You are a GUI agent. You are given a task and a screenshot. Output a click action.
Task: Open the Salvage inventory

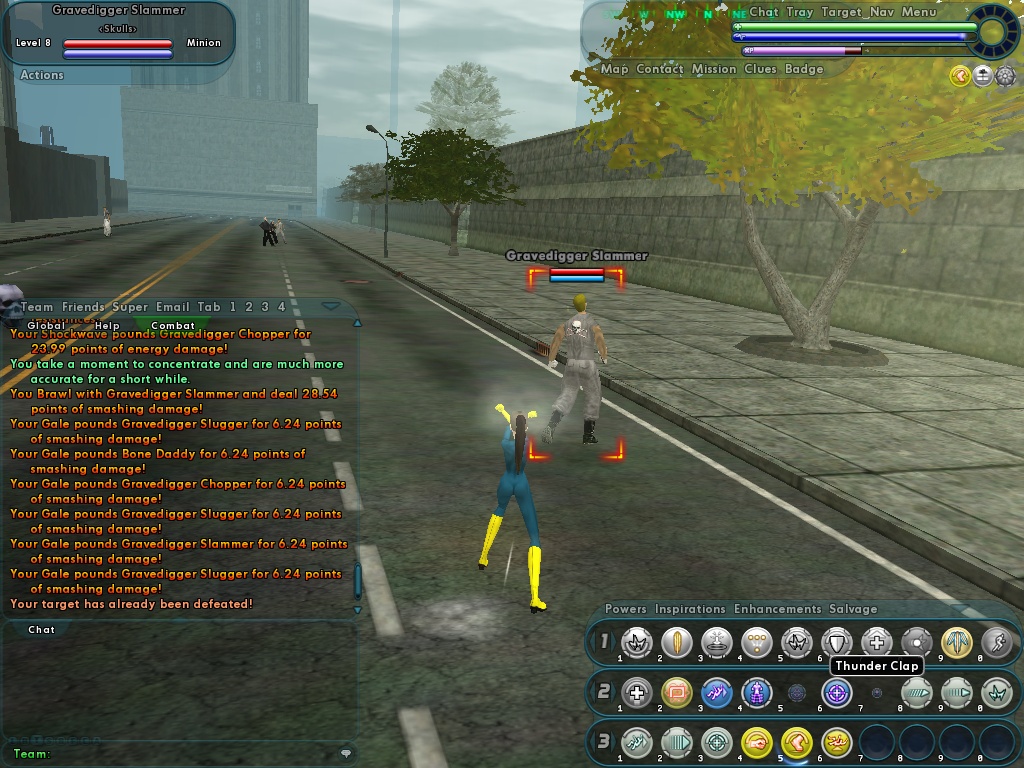pyautogui.click(x=853, y=609)
